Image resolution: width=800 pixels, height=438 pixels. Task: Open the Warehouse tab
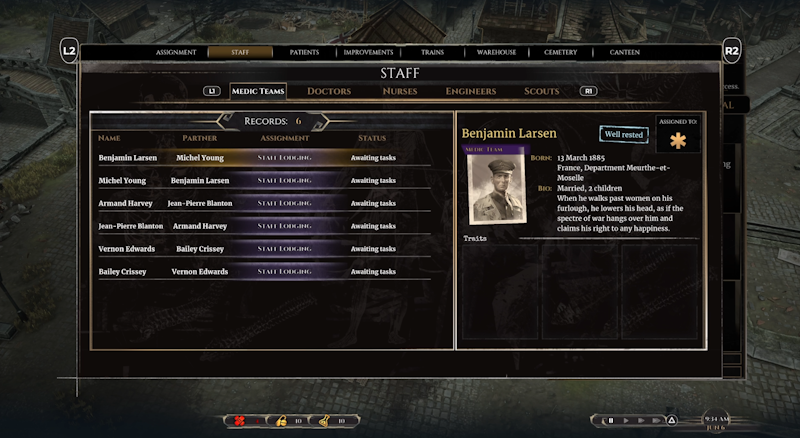coord(496,52)
